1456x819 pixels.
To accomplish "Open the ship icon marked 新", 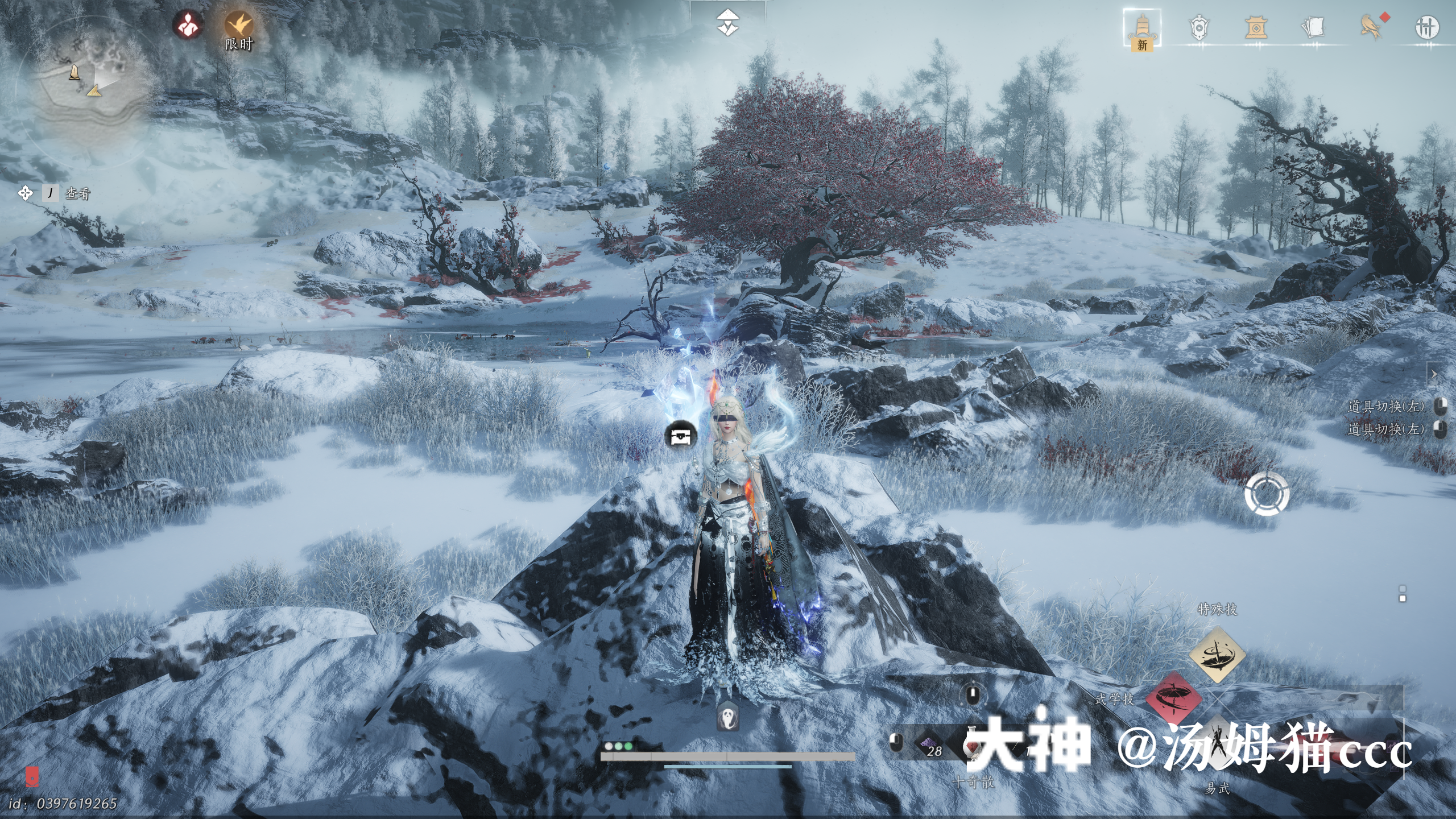I will 1142,28.
